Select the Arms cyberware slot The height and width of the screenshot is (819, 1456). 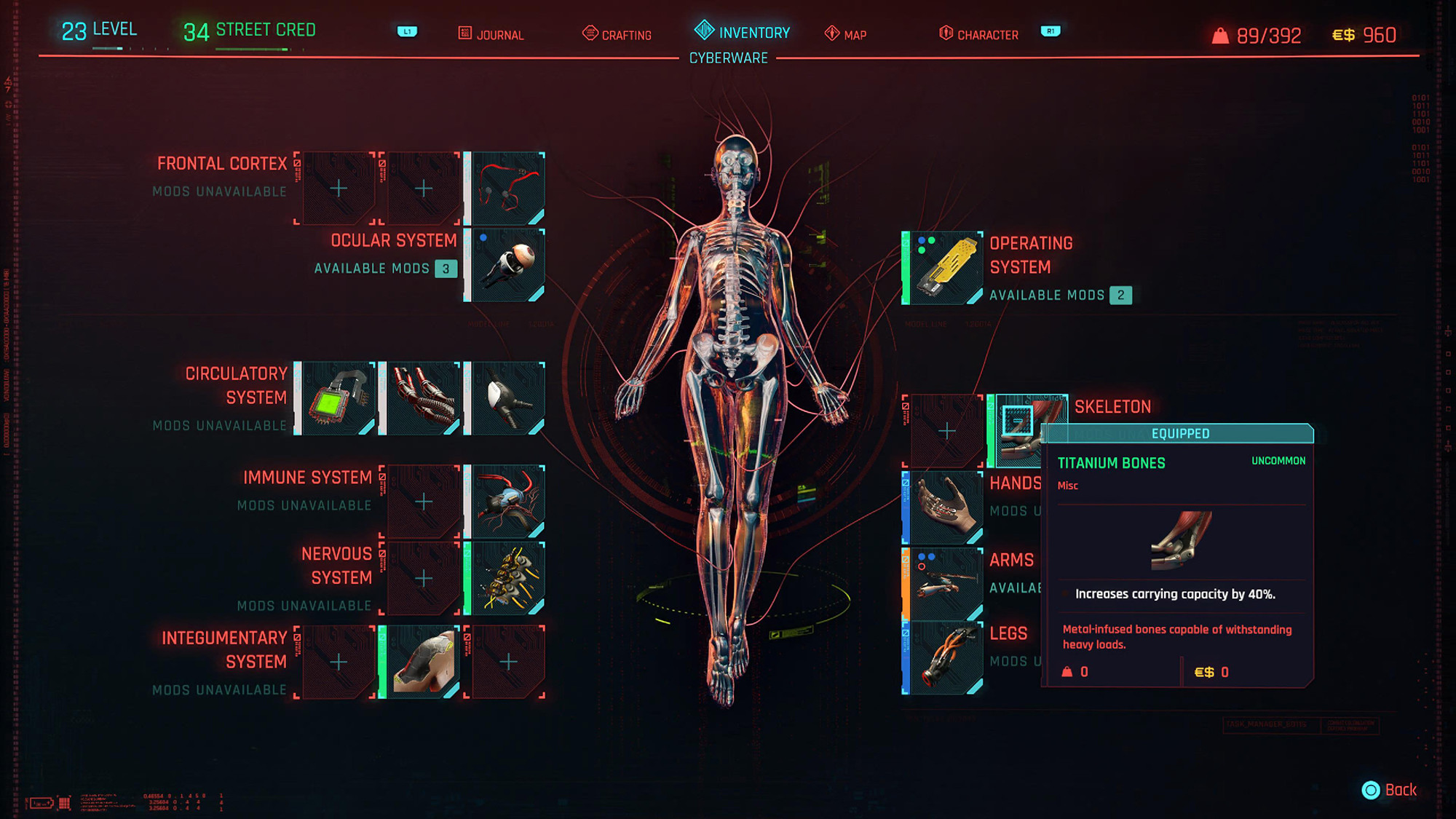tap(946, 583)
